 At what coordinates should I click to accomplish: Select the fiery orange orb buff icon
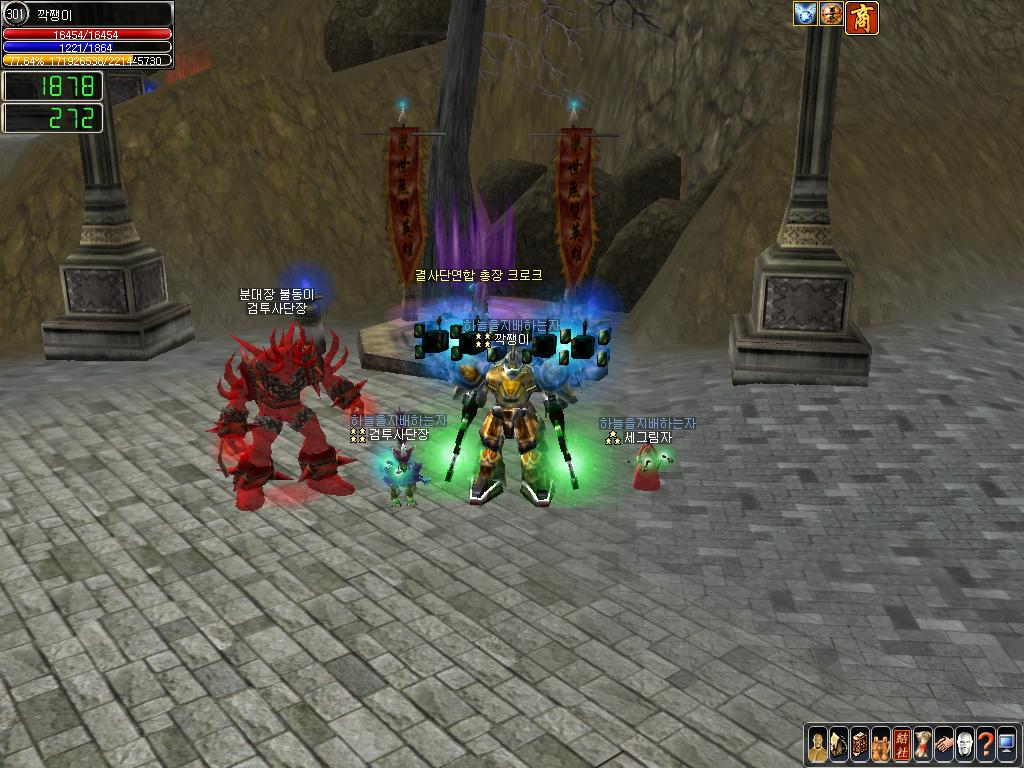[x=831, y=14]
